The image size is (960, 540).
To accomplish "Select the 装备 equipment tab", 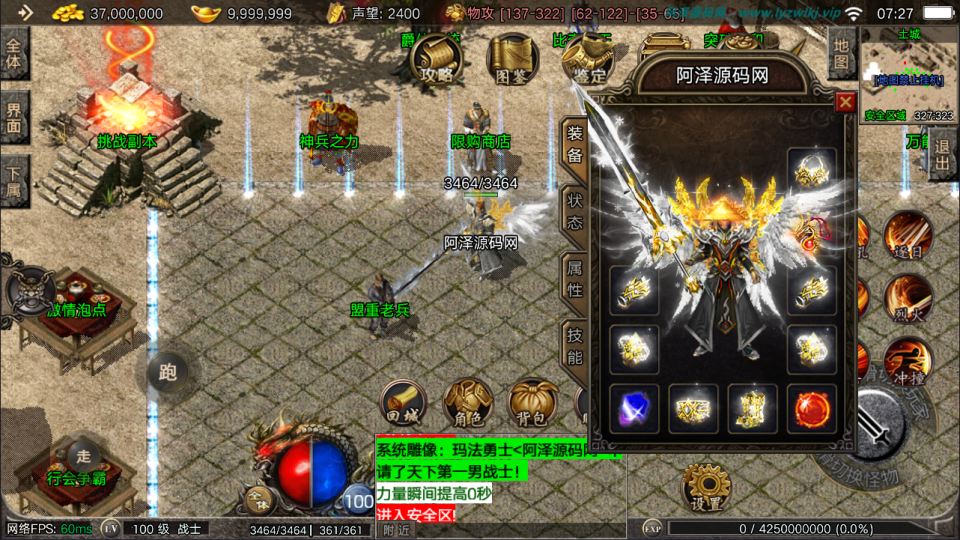I will click(575, 146).
